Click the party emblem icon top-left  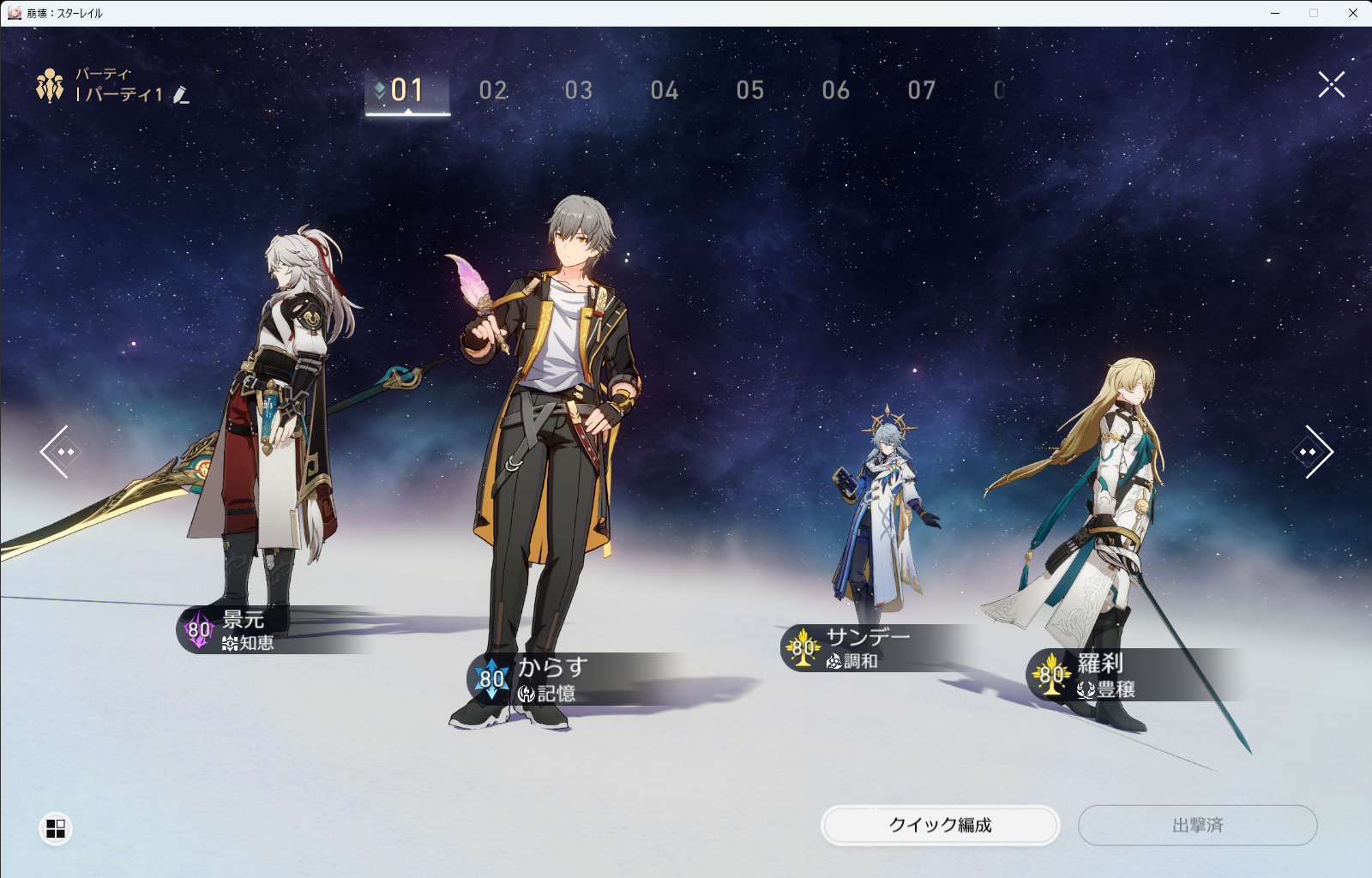[49, 86]
